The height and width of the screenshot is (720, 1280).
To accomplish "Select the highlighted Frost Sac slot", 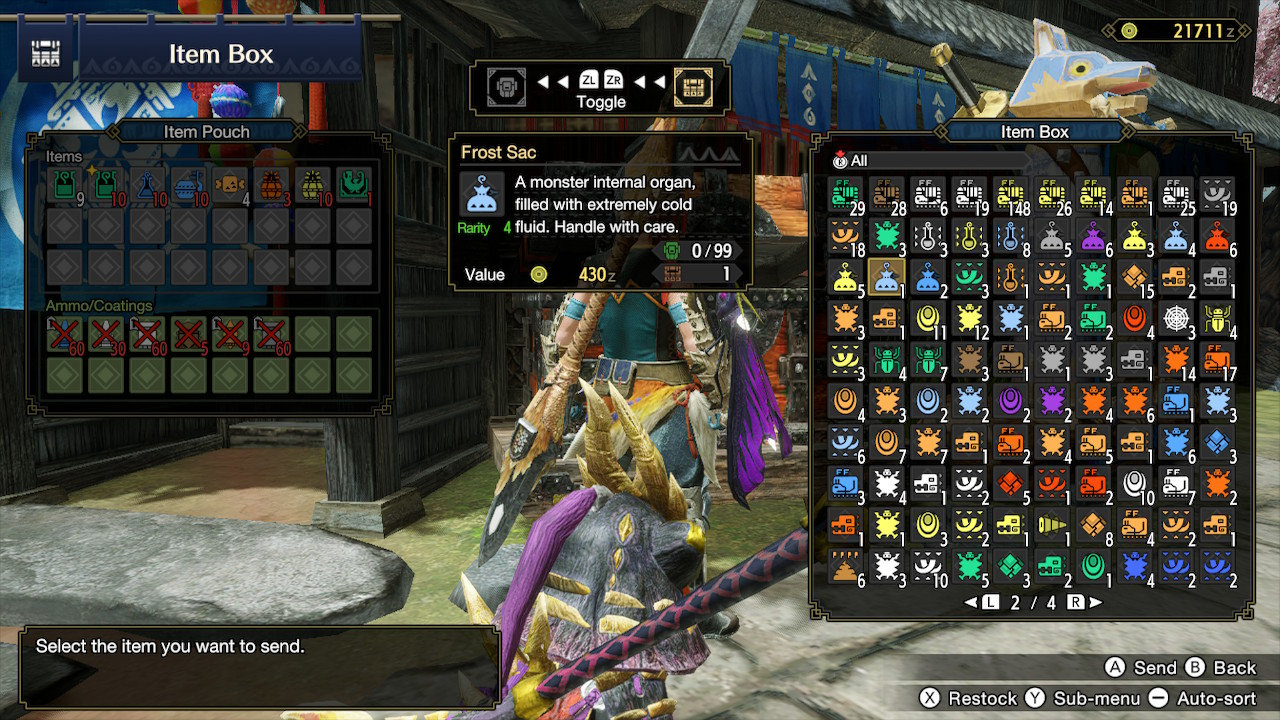I will pyautogui.click(x=887, y=277).
